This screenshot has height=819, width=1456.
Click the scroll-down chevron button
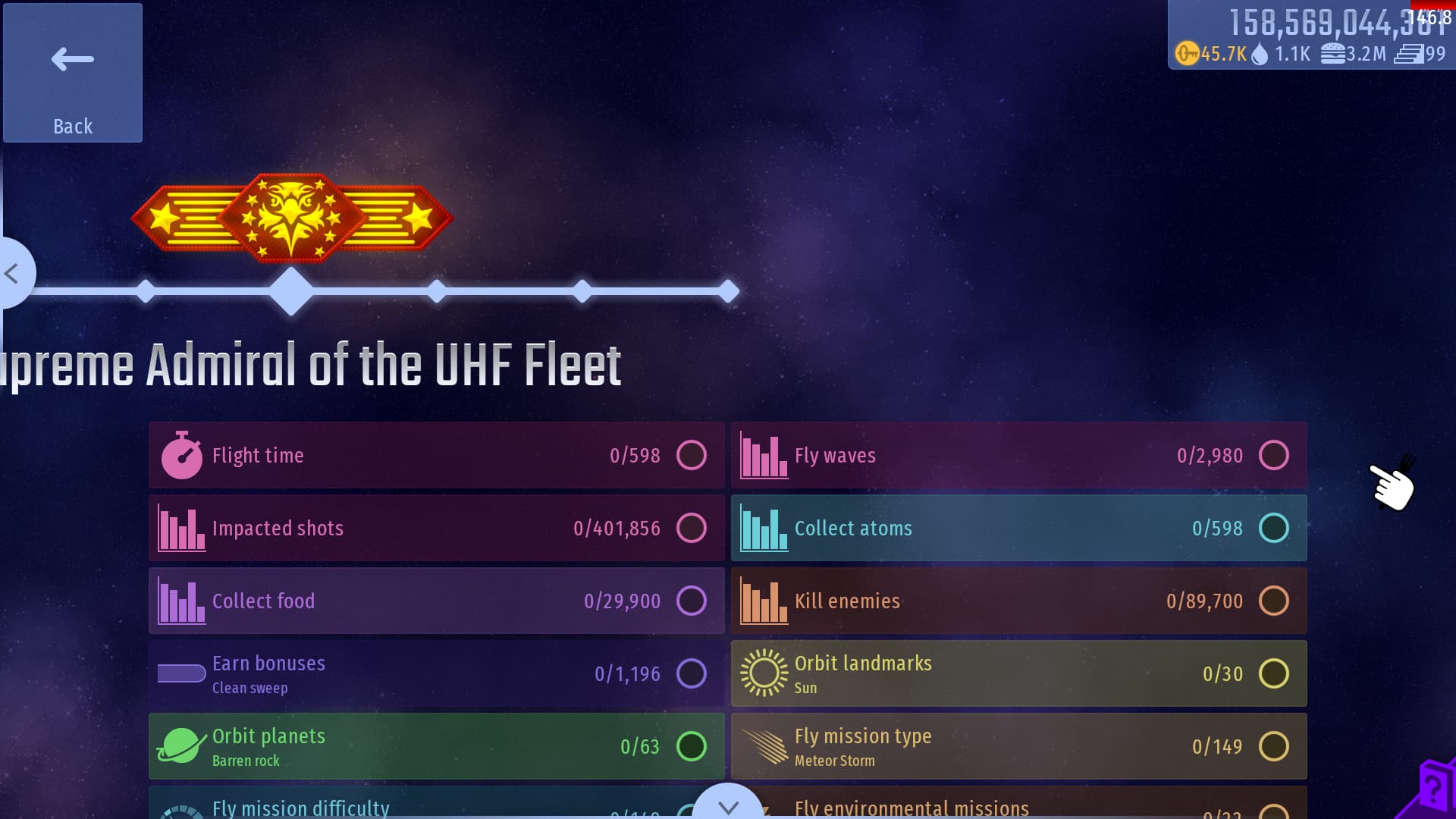point(728,805)
